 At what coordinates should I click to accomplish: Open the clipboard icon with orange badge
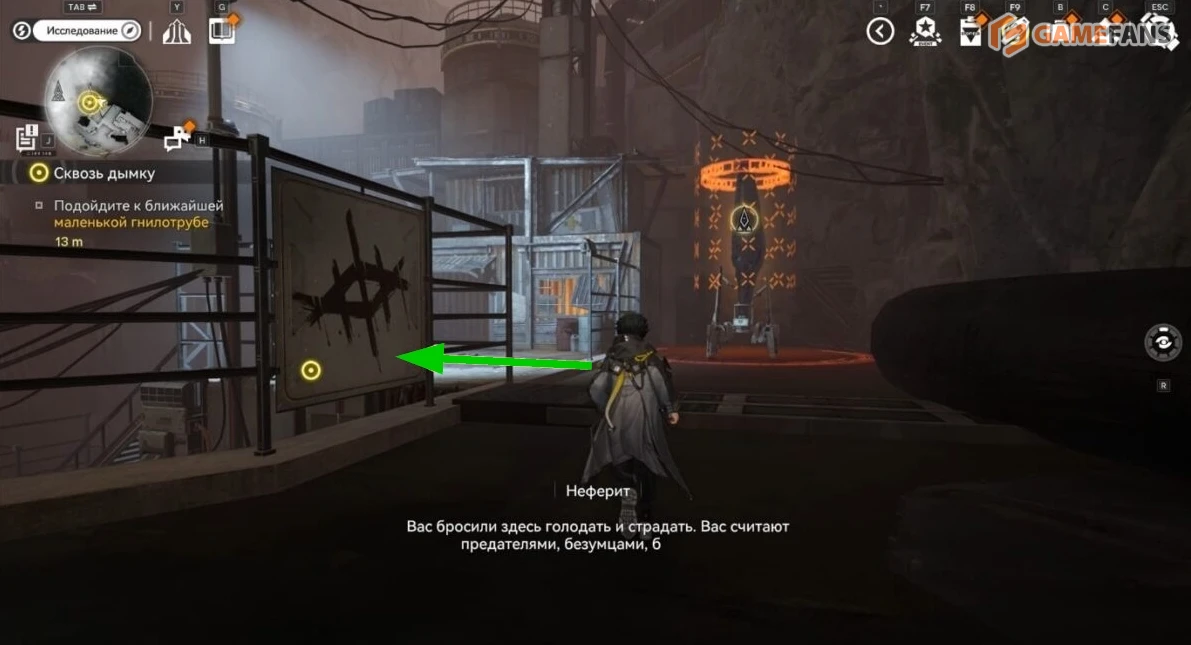point(970,32)
